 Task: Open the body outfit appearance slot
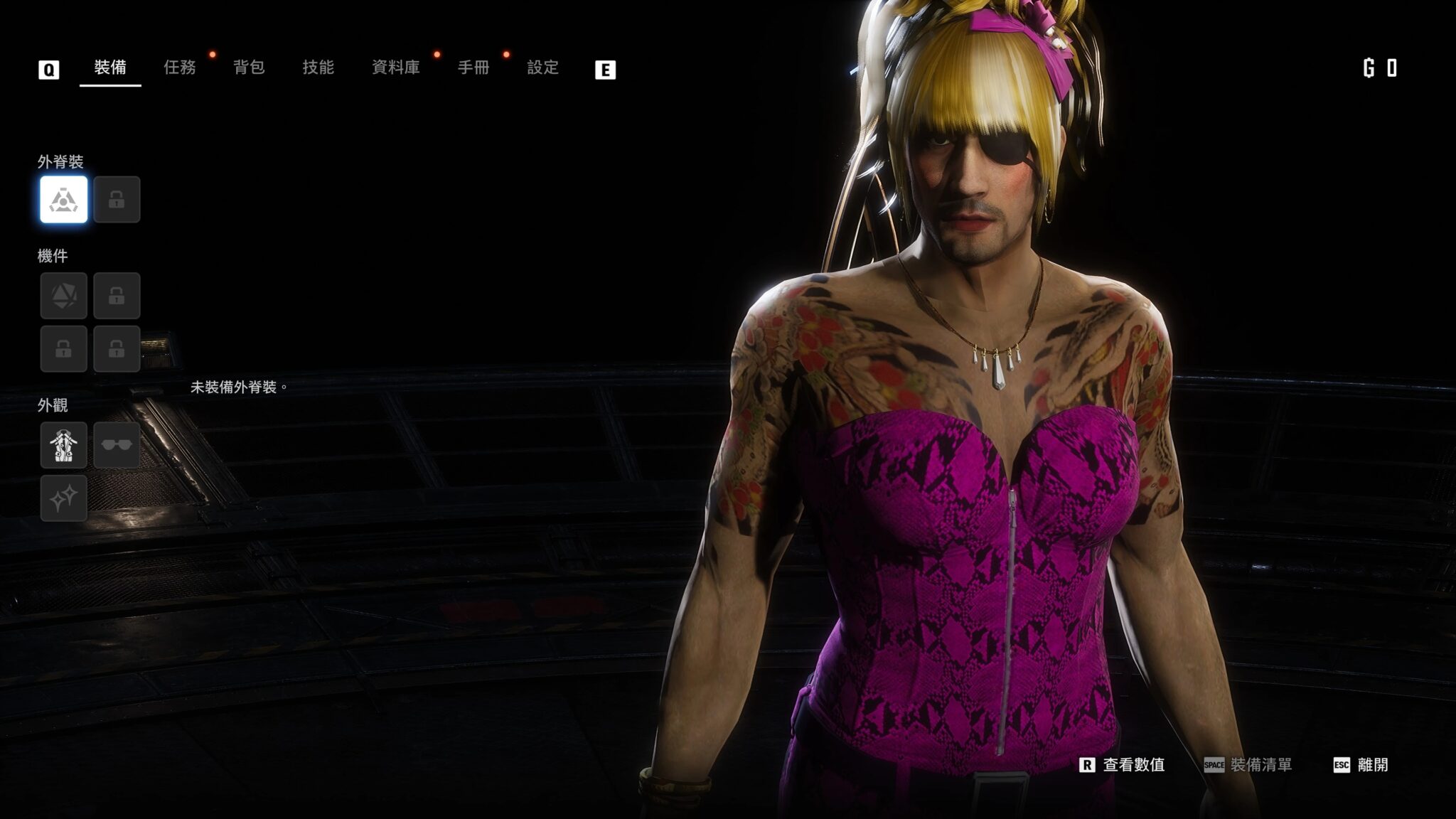pos(64,446)
